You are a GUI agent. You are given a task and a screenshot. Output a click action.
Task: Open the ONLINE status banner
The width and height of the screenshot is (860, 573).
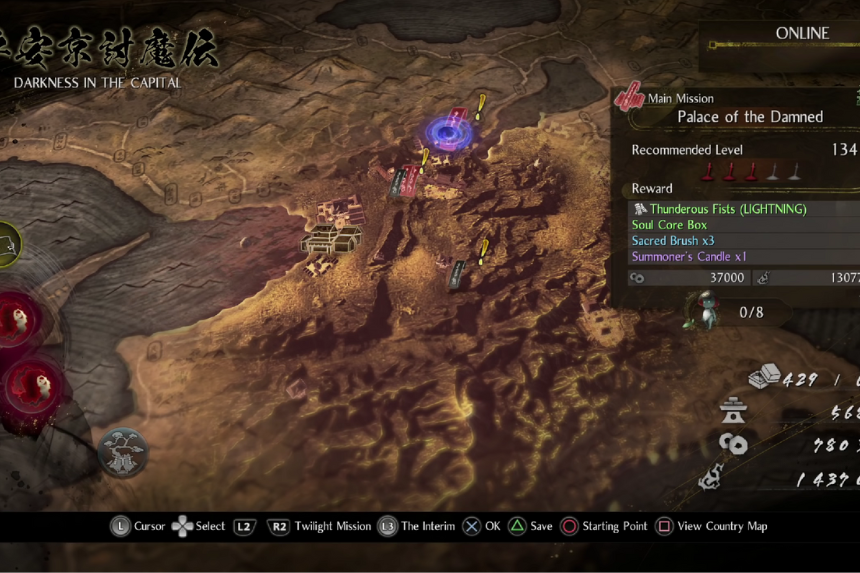pyautogui.click(x=802, y=34)
